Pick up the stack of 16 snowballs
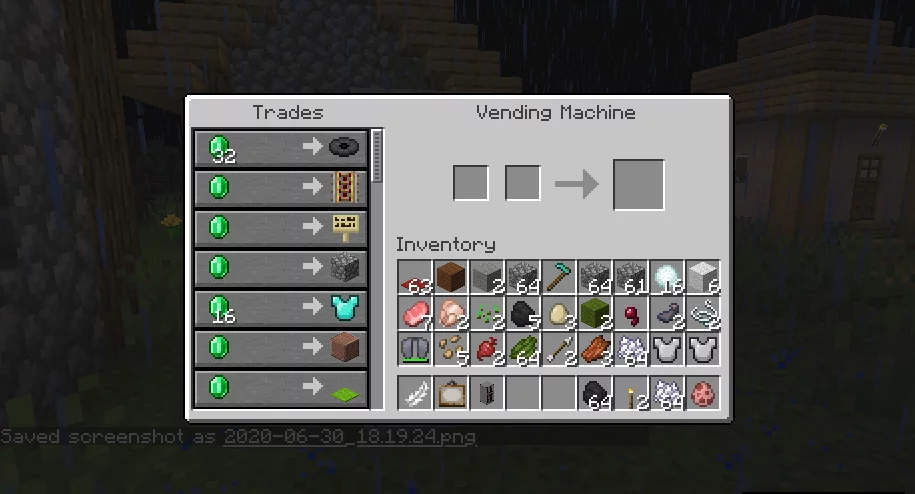 [667, 279]
